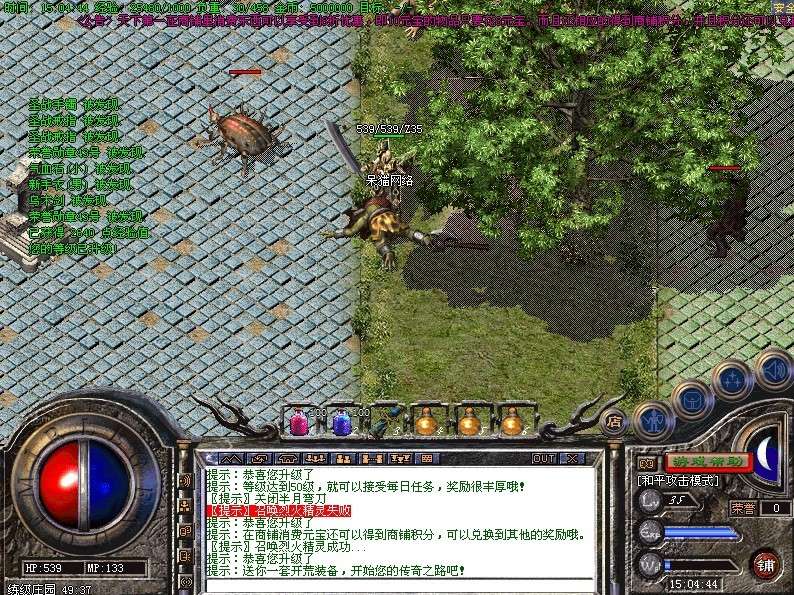This screenshot has width=794, height=595.
Task: Click the red 游戏帮助 help button
Action: (709, 462)
